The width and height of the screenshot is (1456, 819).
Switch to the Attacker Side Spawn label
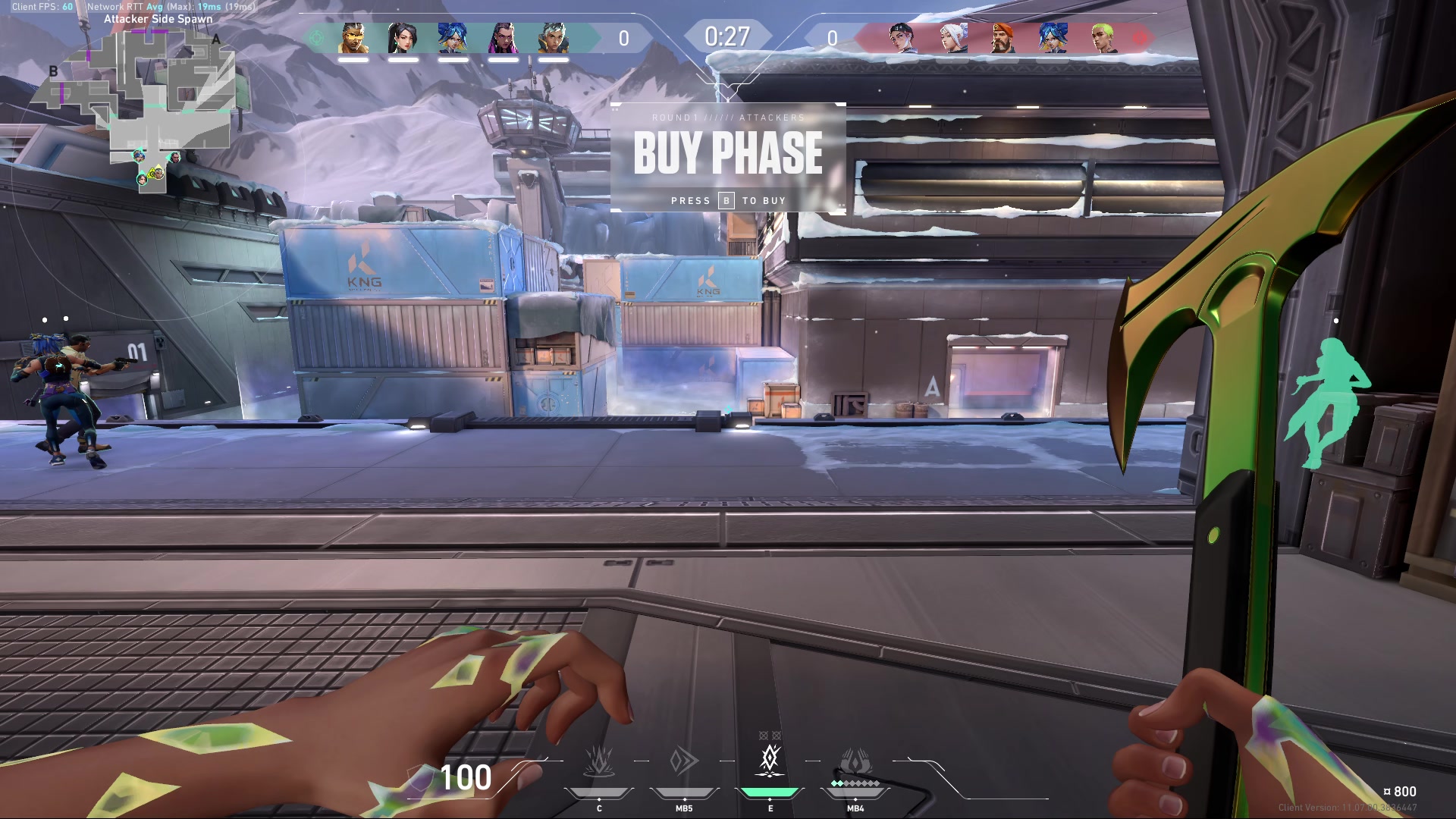159,18
